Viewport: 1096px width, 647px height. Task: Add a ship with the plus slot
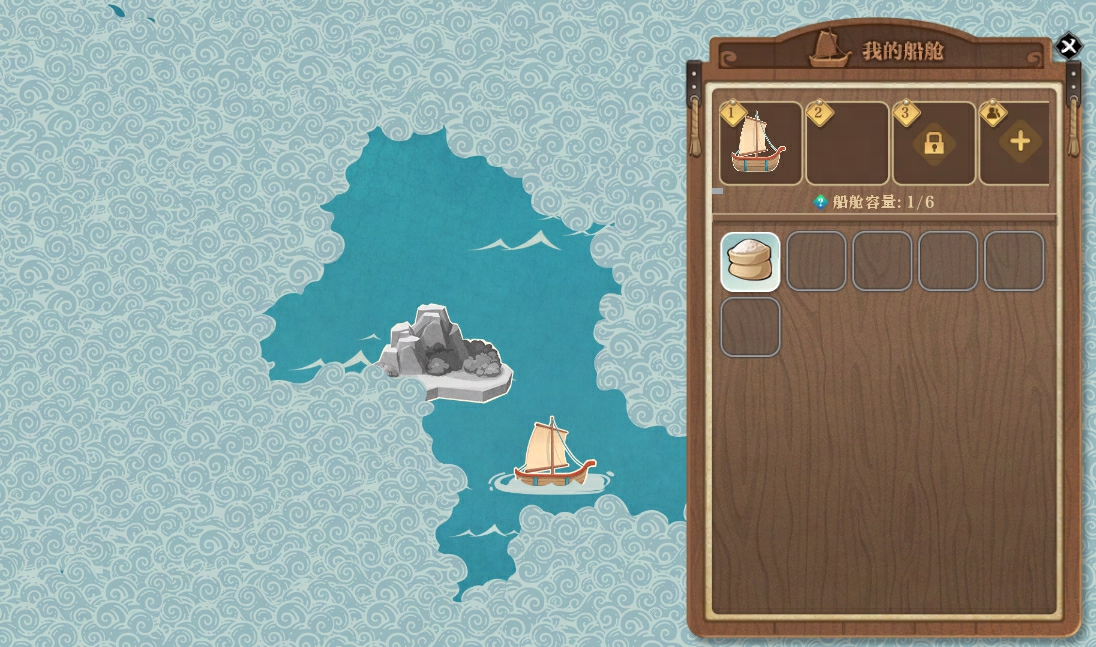point(1019,142)
